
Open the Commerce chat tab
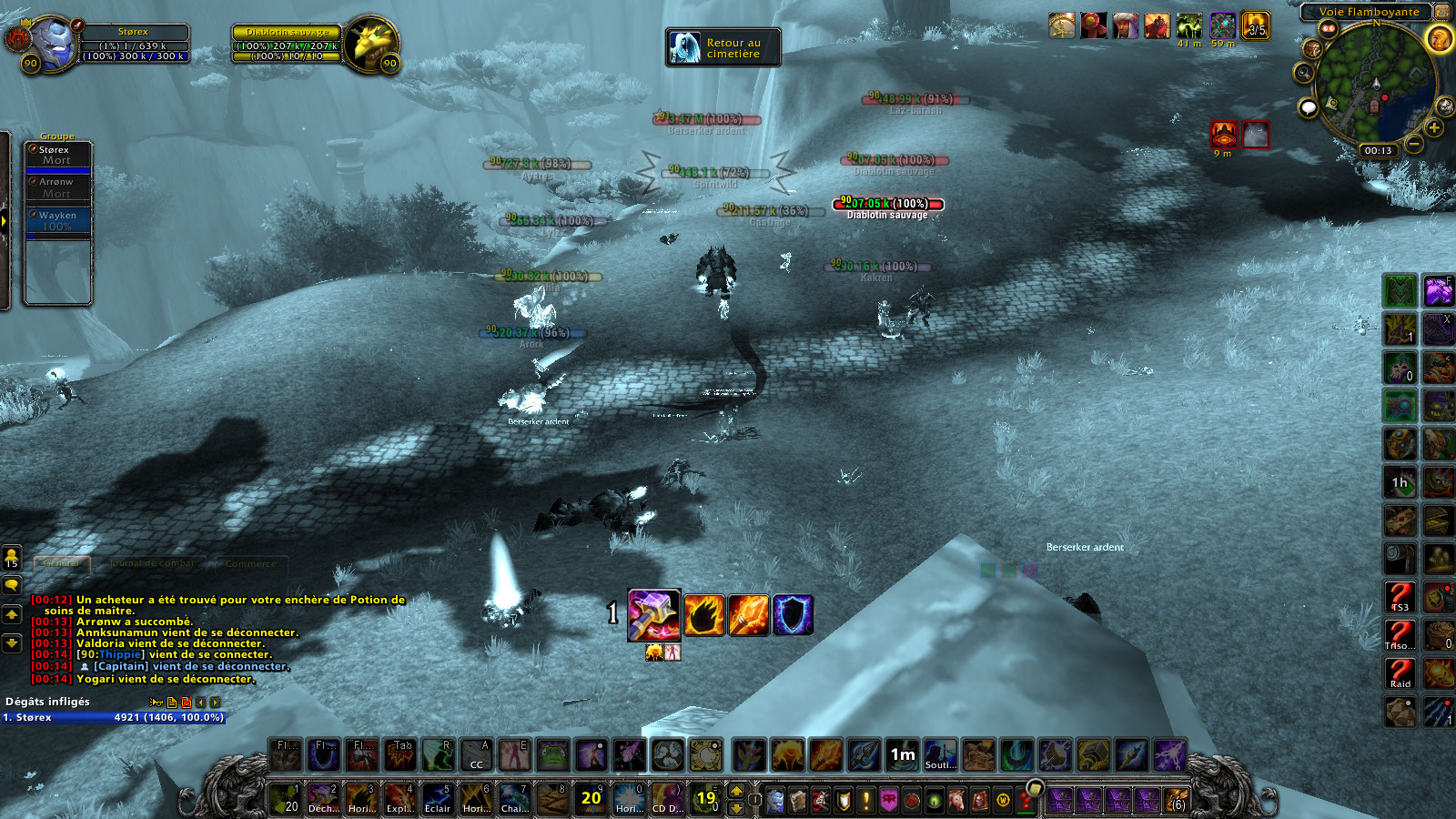click(x=250, y=564)
